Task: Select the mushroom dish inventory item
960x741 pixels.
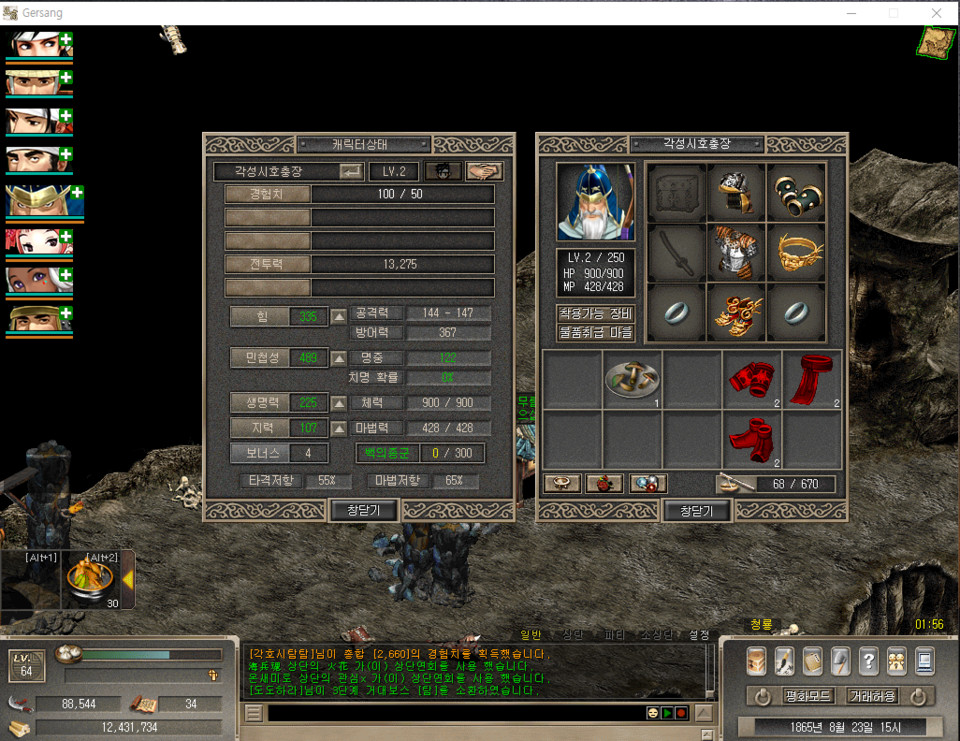Action: (x=633, y=379)
